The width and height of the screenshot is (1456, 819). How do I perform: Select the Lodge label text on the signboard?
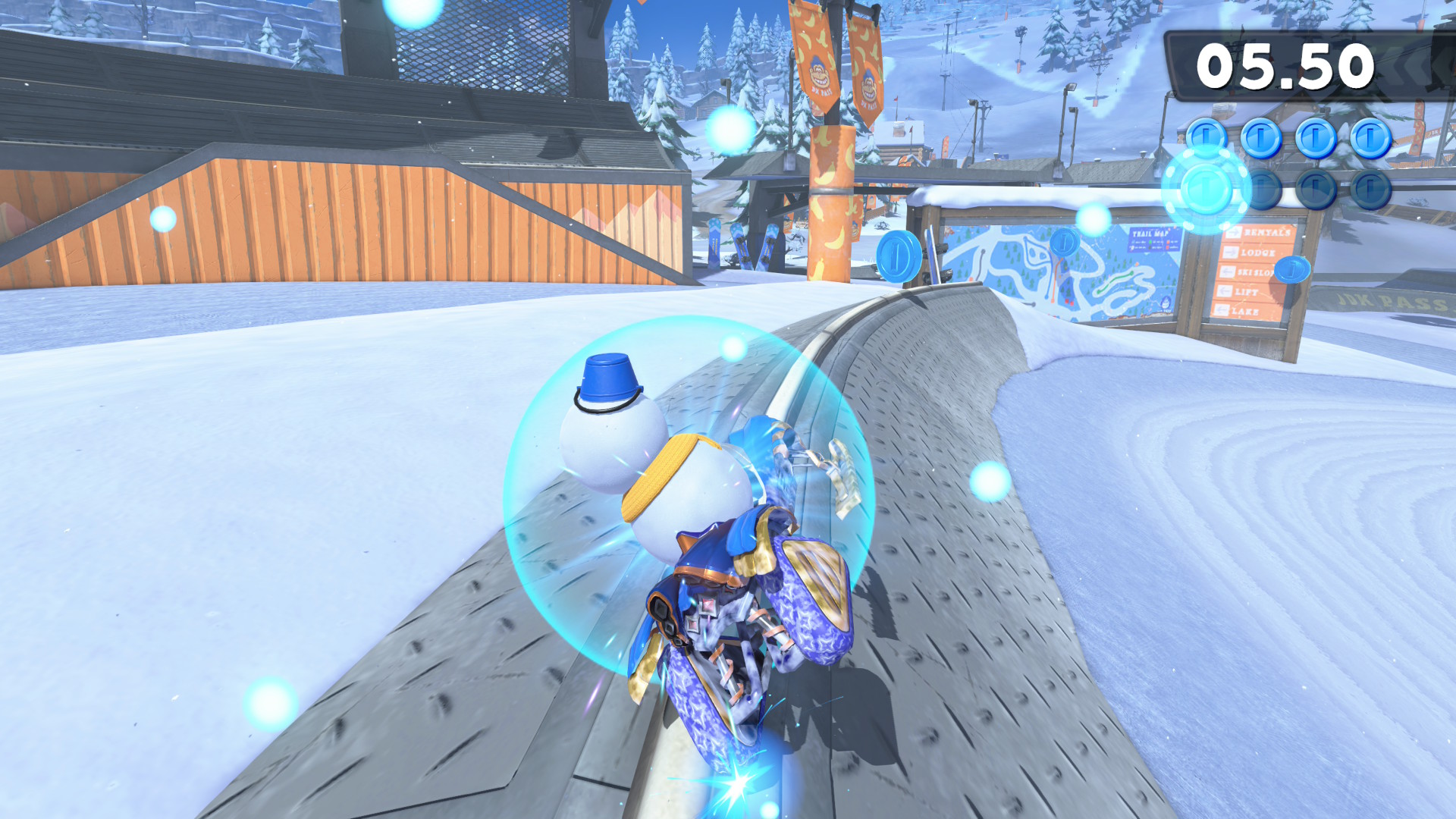[x=1258, y=253]
